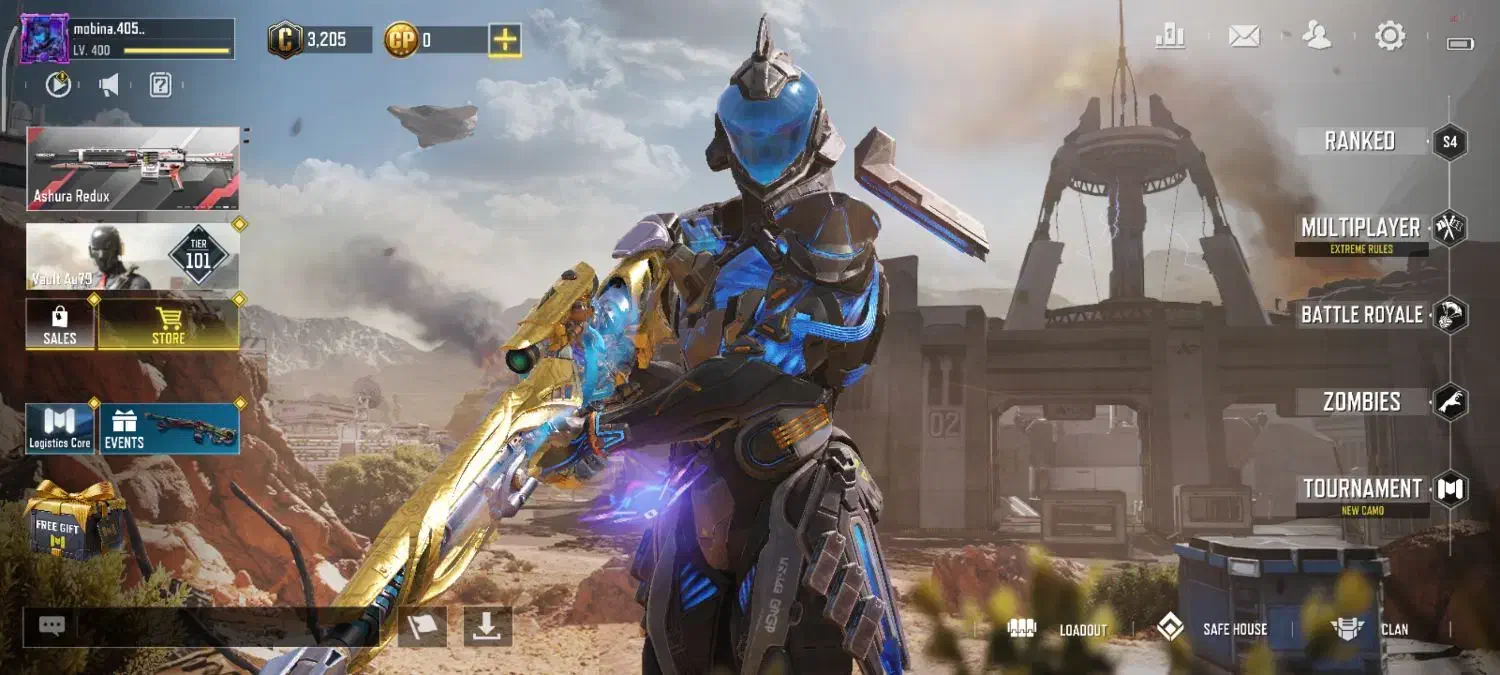1500x675 pixels.
Task: Select Multiplayer game mode
Action: [1361, 229]
